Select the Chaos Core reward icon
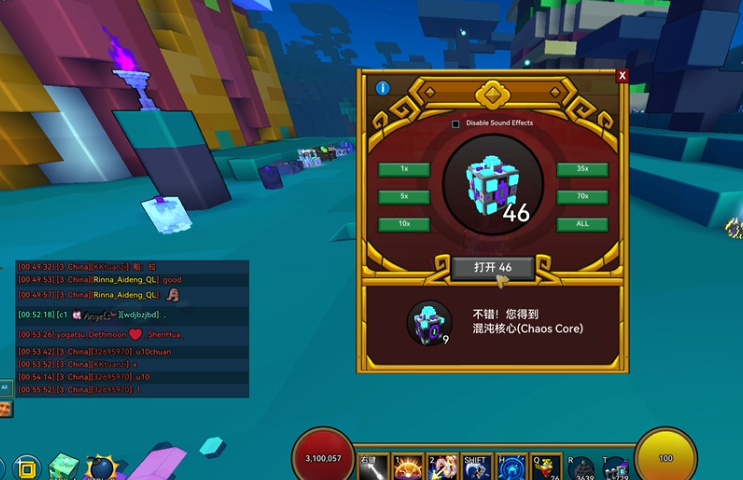 point(428,322)
